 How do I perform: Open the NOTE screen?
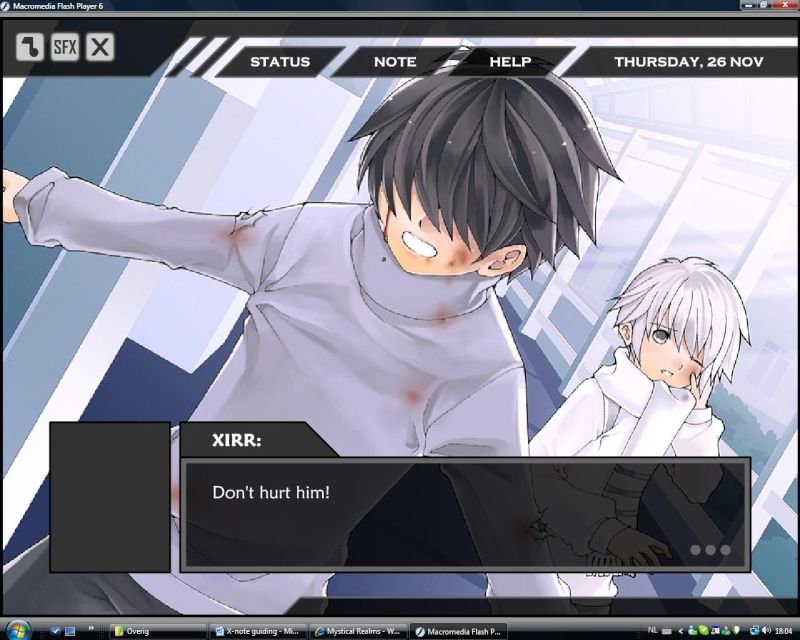coord(395,62)
